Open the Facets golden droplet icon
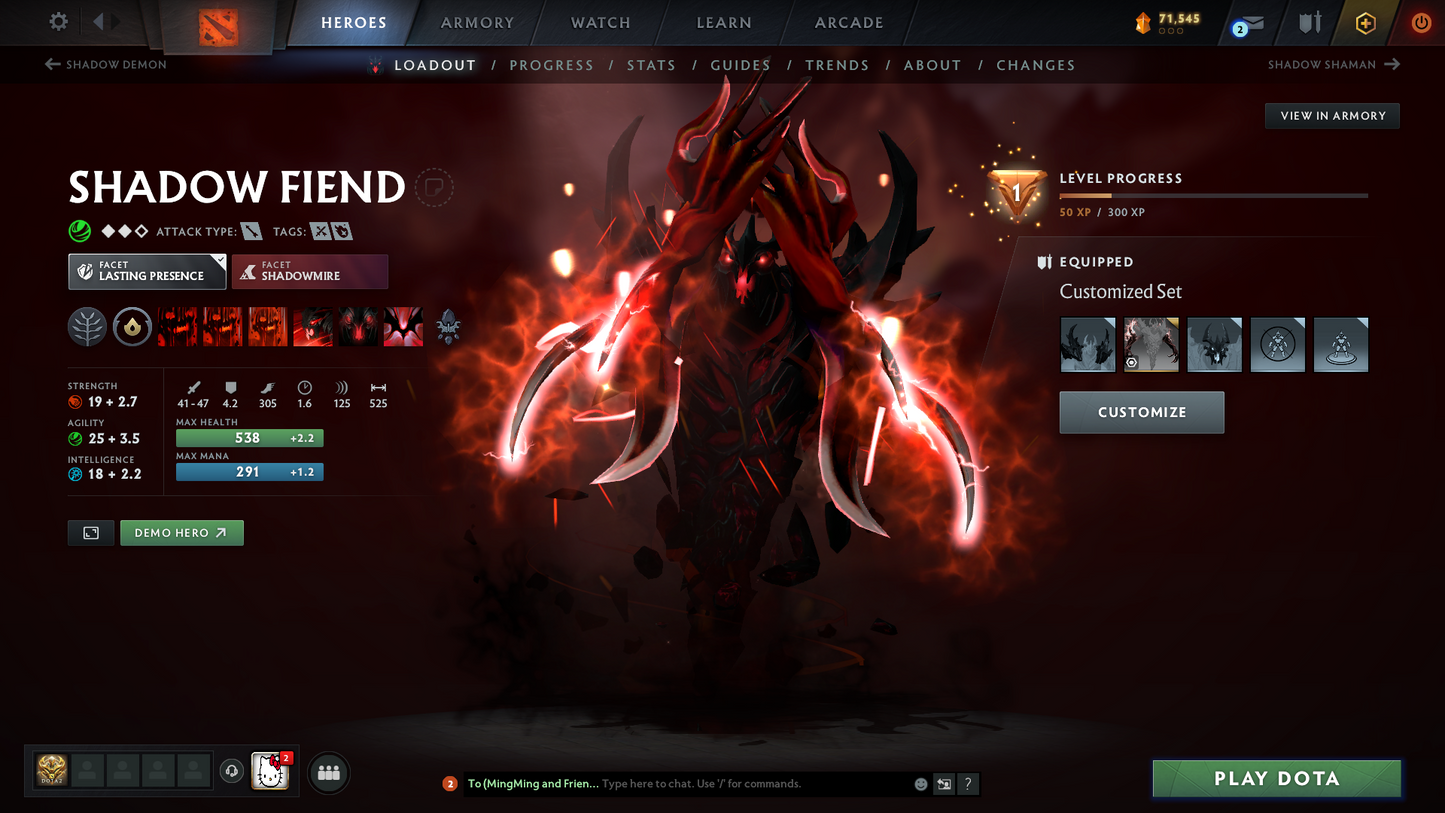 [132, 326]
